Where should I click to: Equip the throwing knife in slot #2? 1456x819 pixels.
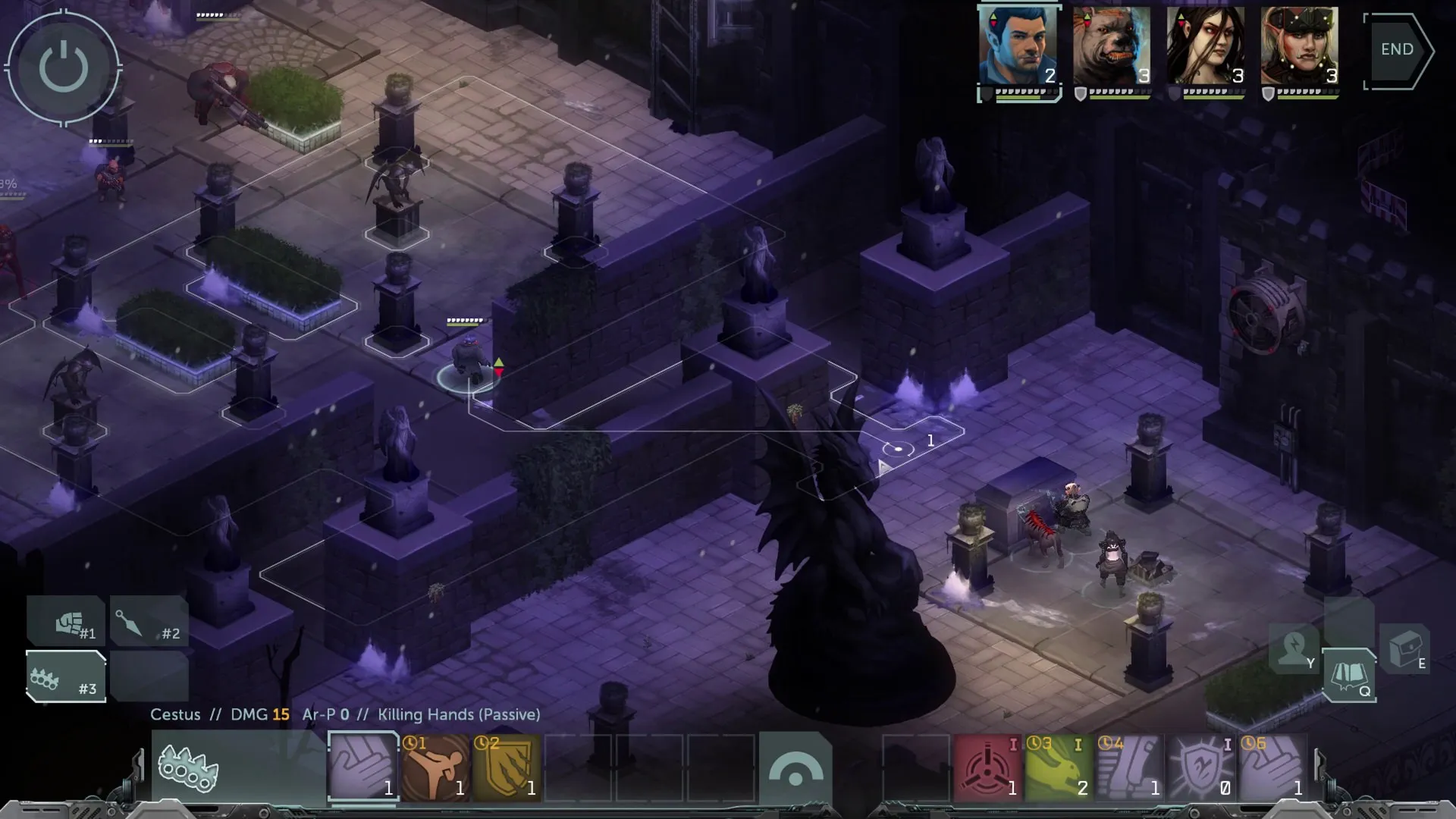149,620
